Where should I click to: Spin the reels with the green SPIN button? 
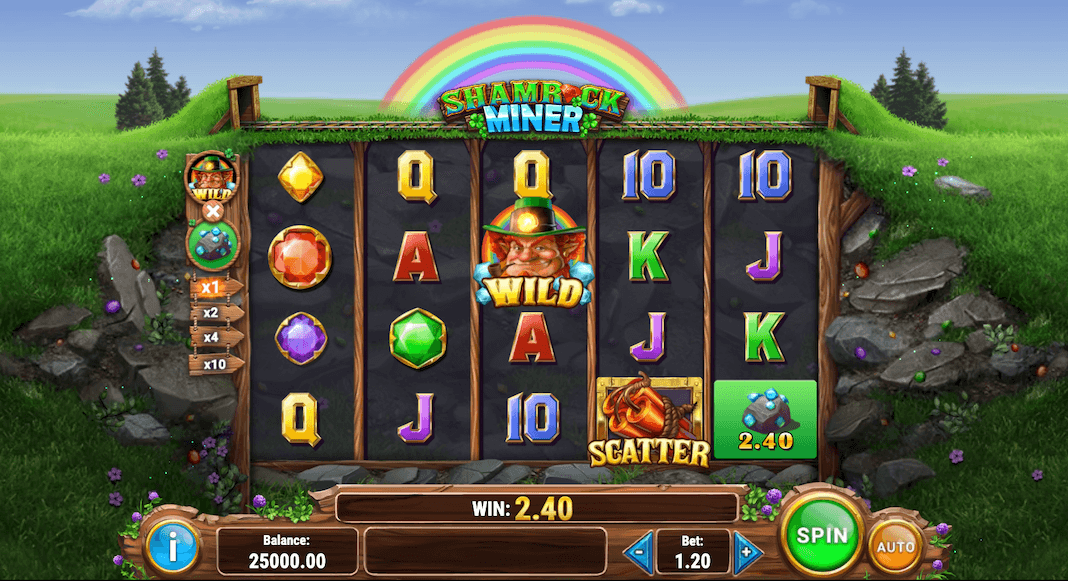[820, 535]
